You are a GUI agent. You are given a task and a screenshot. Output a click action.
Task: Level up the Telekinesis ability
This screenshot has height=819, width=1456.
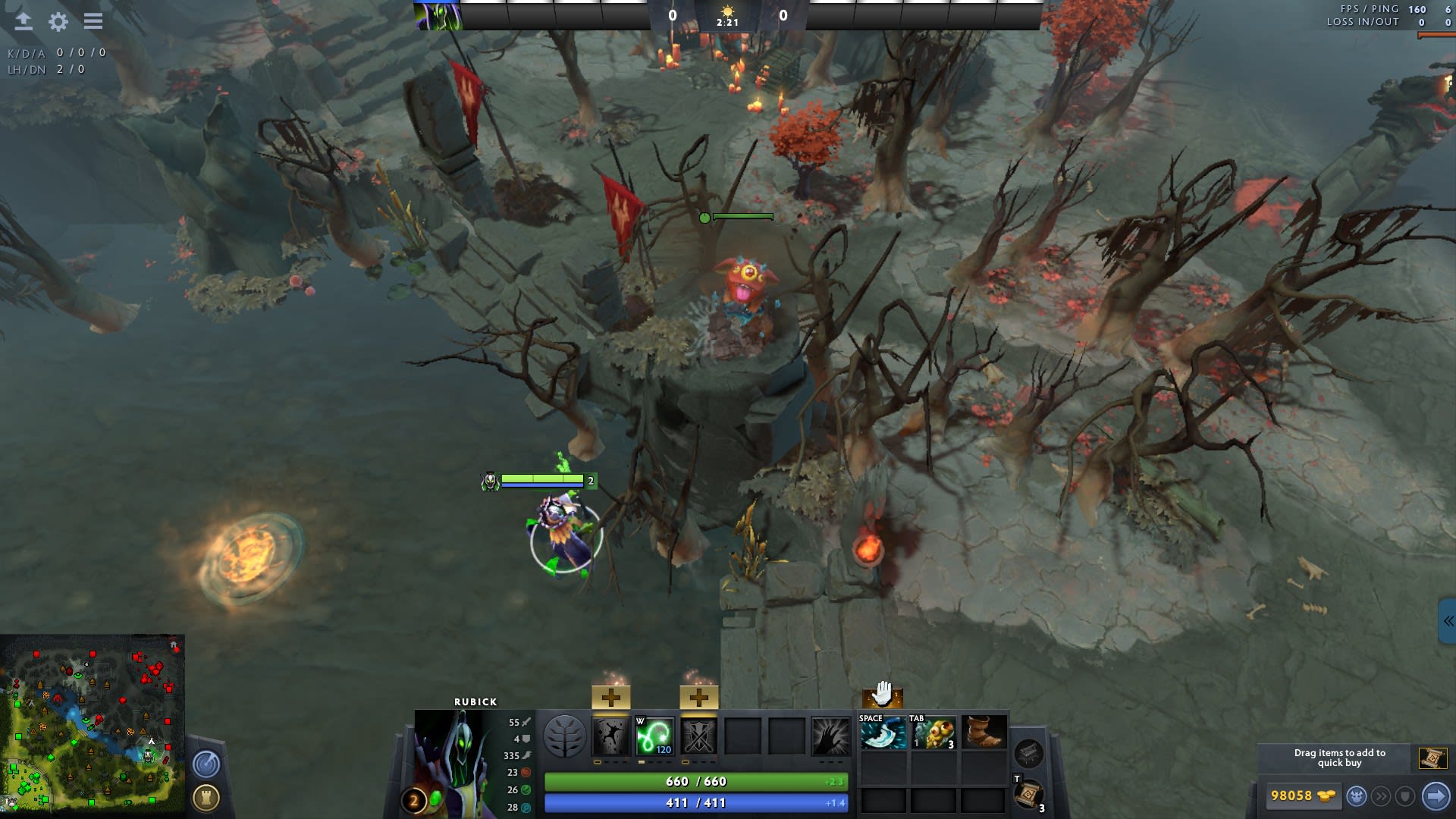(610, 697)
